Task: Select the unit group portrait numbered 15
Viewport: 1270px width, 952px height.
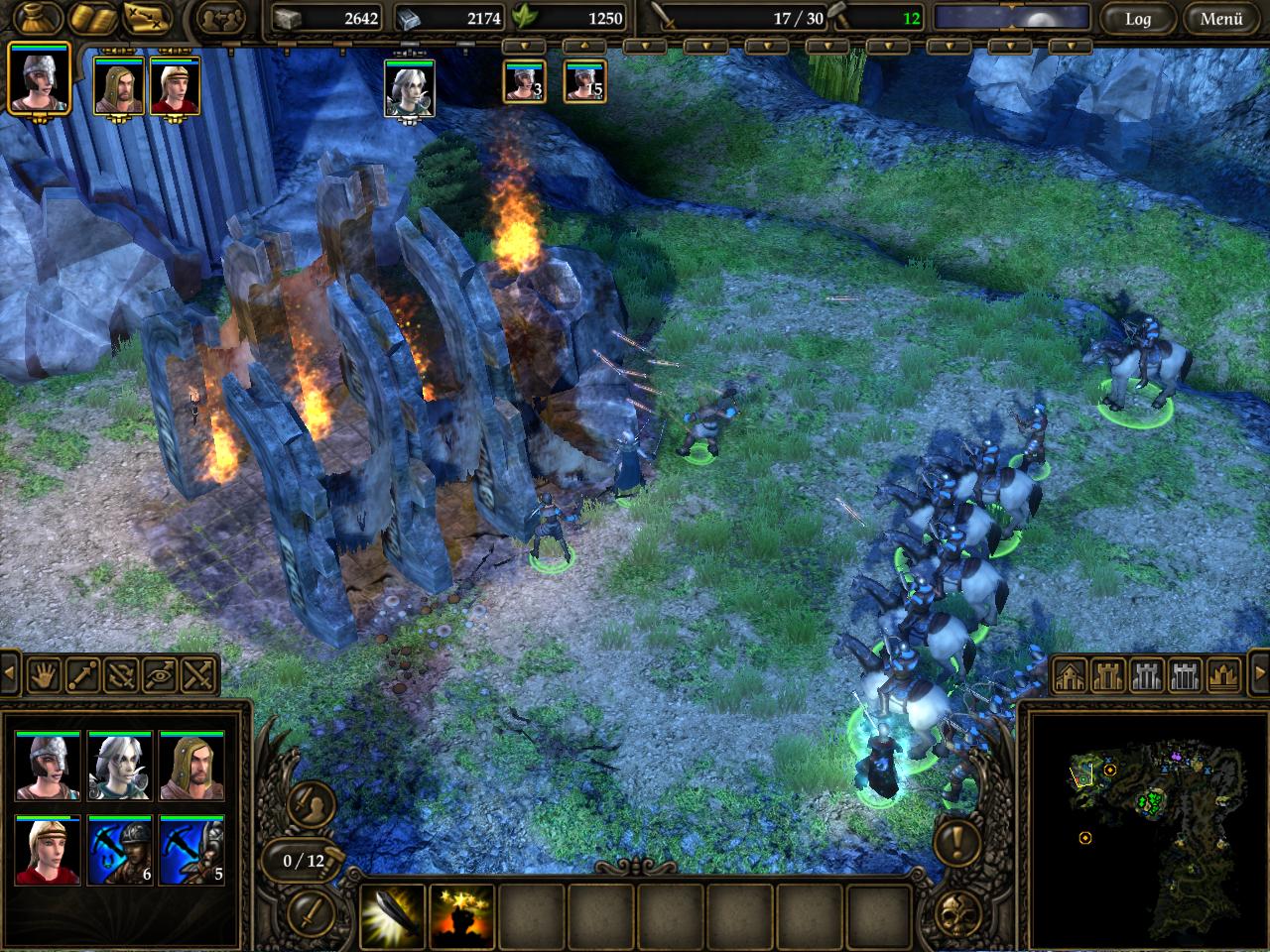Action: [x=584, y=81]
